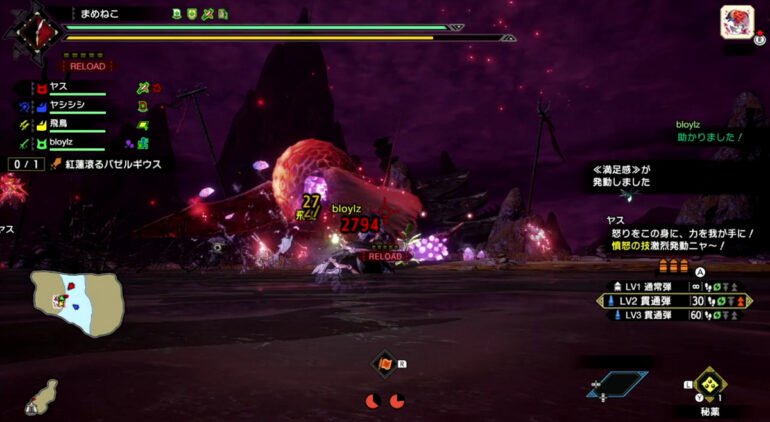Select party member 飛鳥 in the list
The height and width of the screenshot is (422, 770).
click(62, 126)
